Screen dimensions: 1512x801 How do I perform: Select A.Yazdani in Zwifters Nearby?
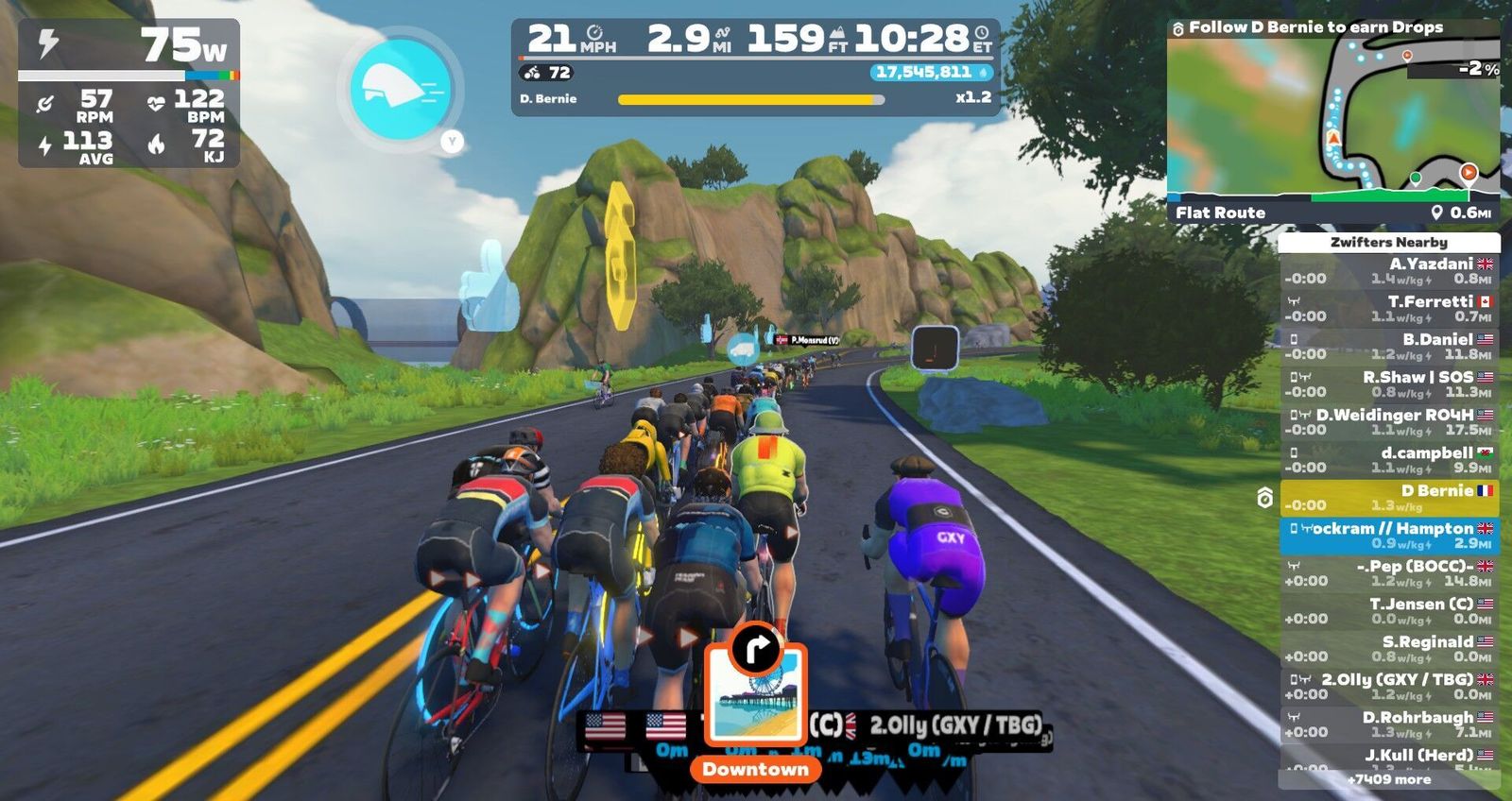coord(1388,271)
